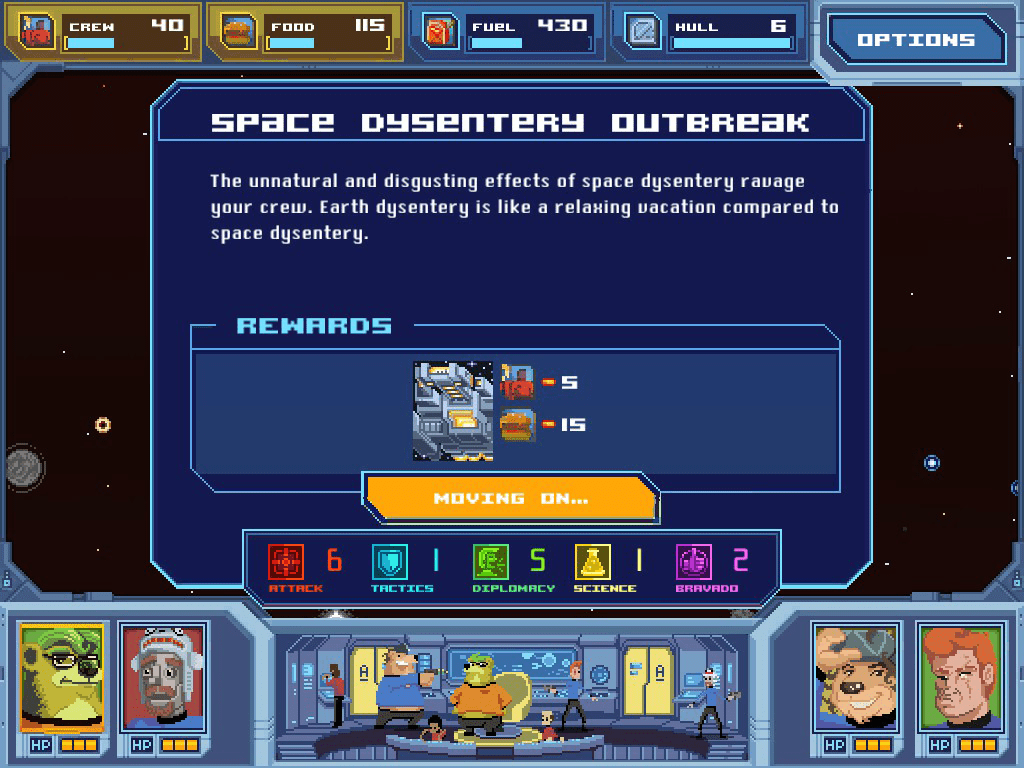Continue with the Moving On button
Image resolution: width=1024 pixels, height=768 pixels.
pyautogui.click(x=510, y=498)
